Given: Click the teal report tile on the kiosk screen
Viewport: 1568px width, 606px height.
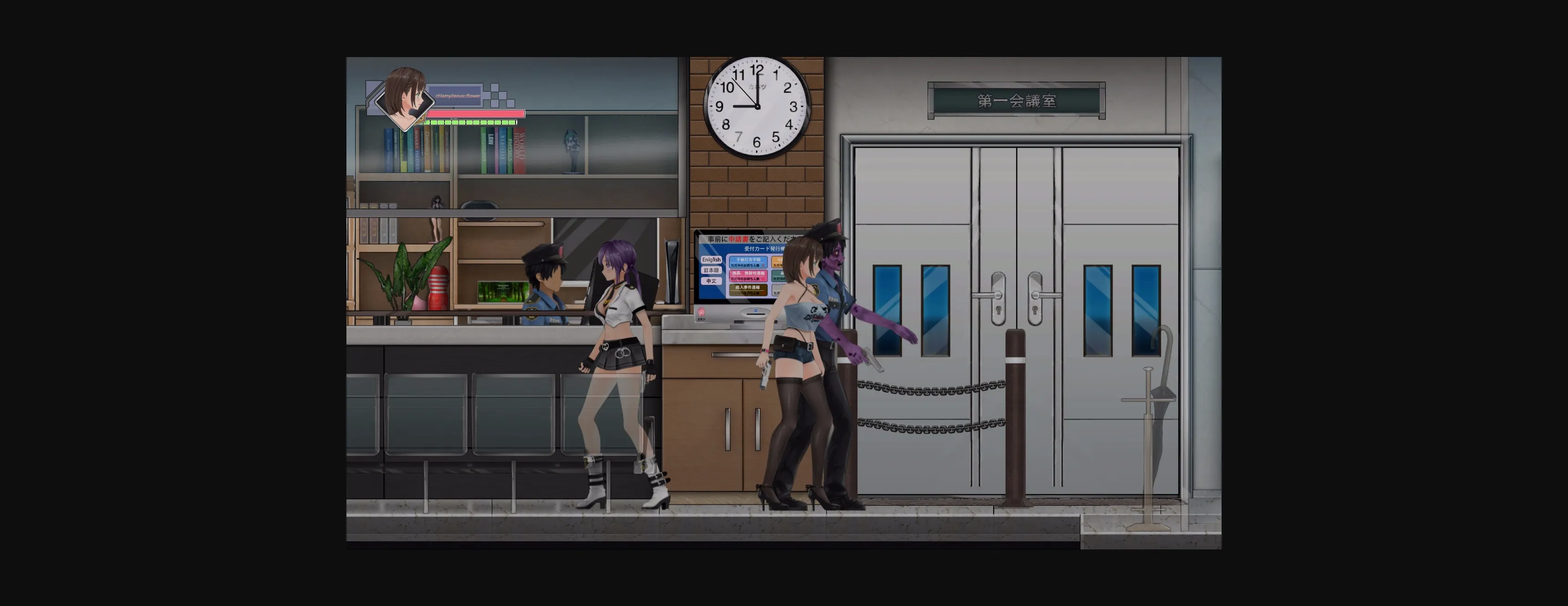Looking at the screenshot, I should coord(779,276).
